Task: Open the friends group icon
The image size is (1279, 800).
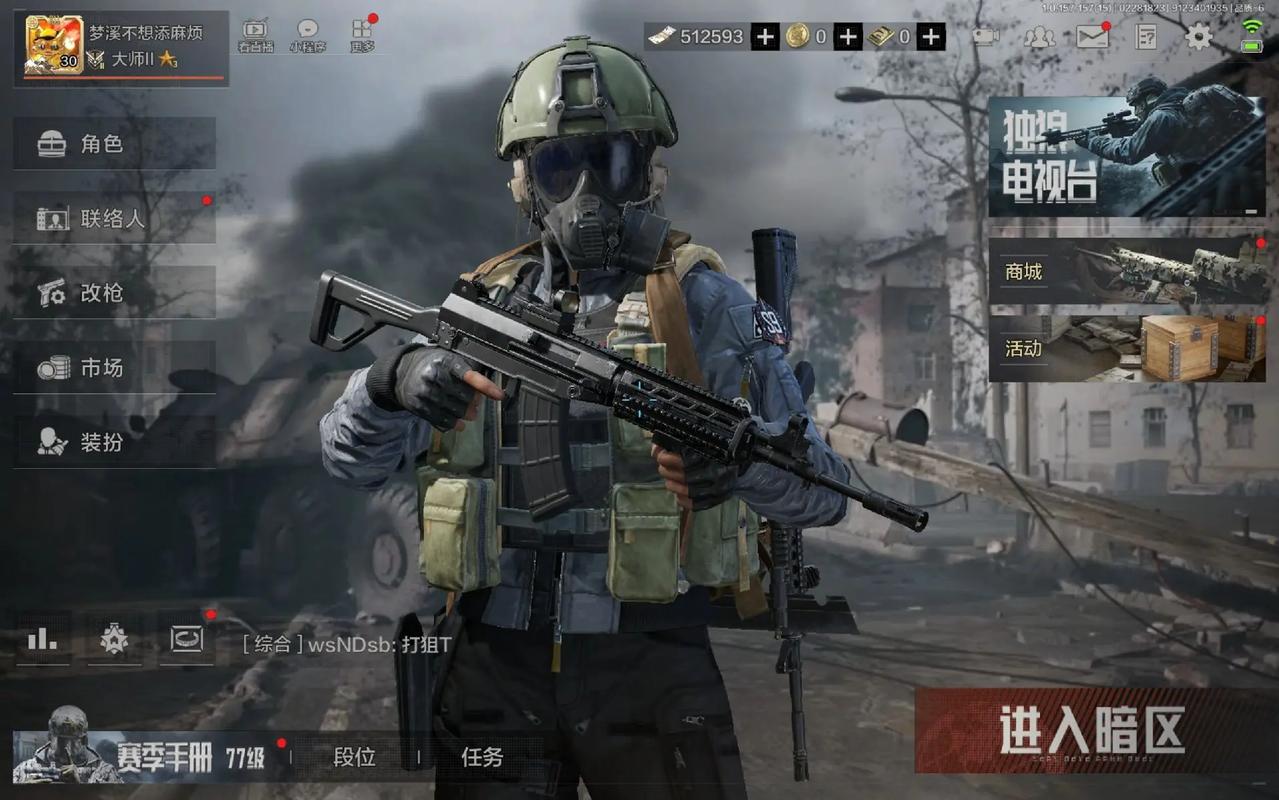Action: 1039,37
